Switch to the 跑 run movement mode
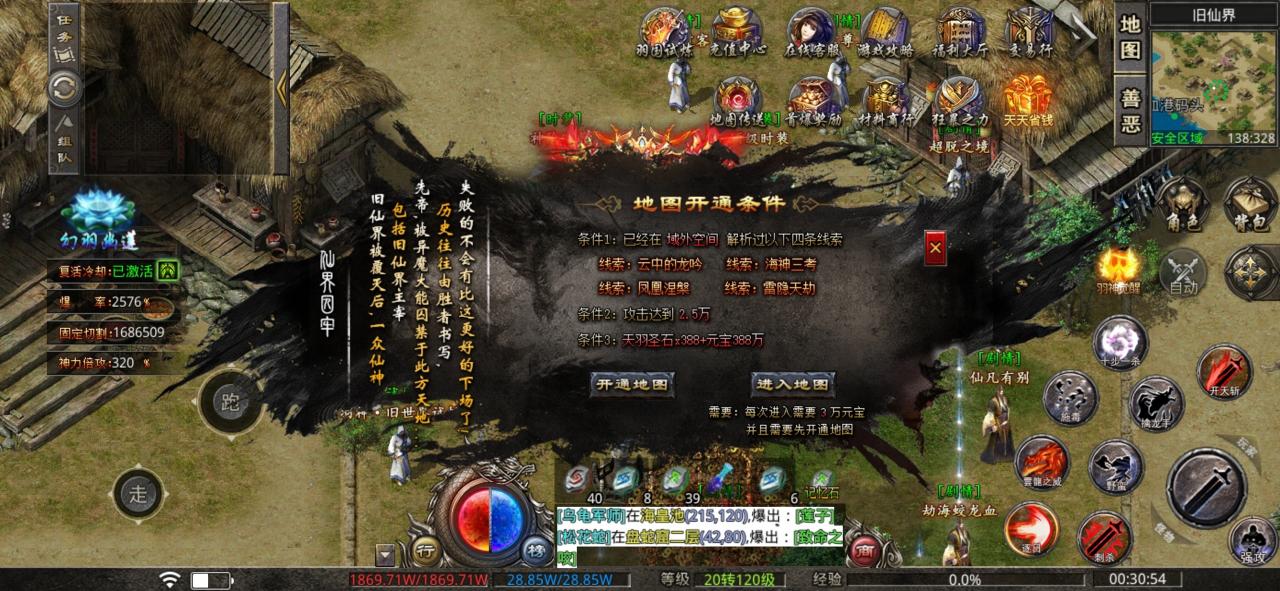The image size is (1280, 591). click(x=231, y=403)
